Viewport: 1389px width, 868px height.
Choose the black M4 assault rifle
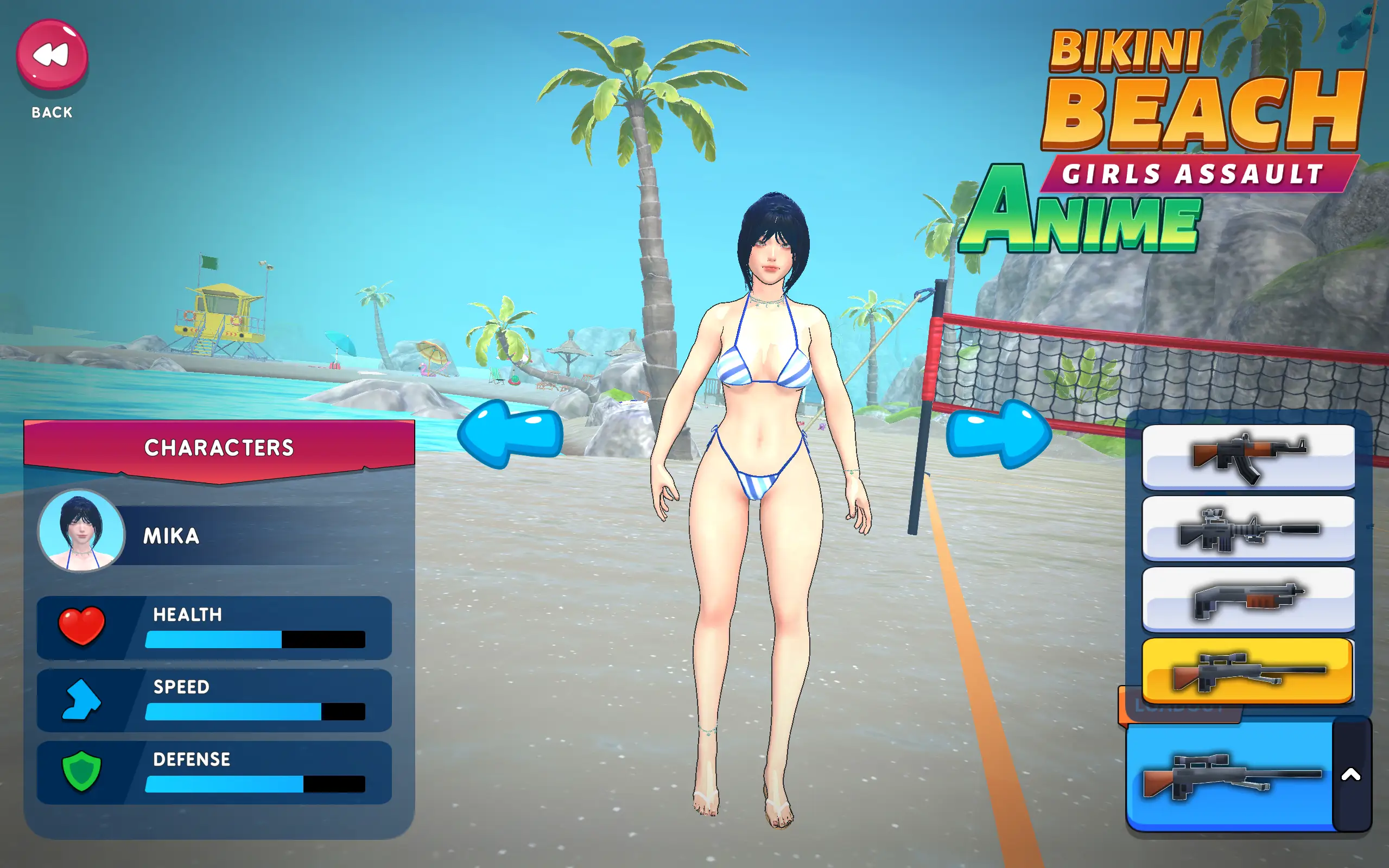[1248, 528]
